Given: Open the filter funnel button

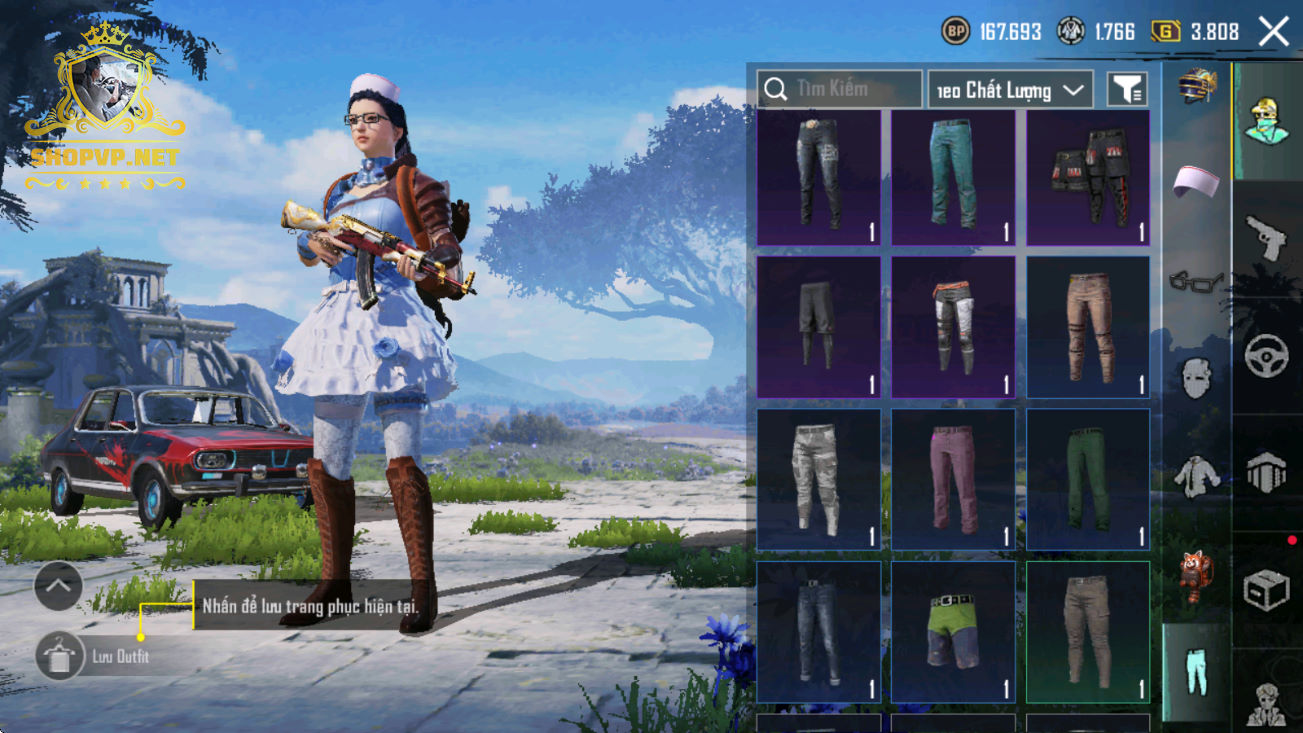Looking at the screenshot, I should (1127, 90).
